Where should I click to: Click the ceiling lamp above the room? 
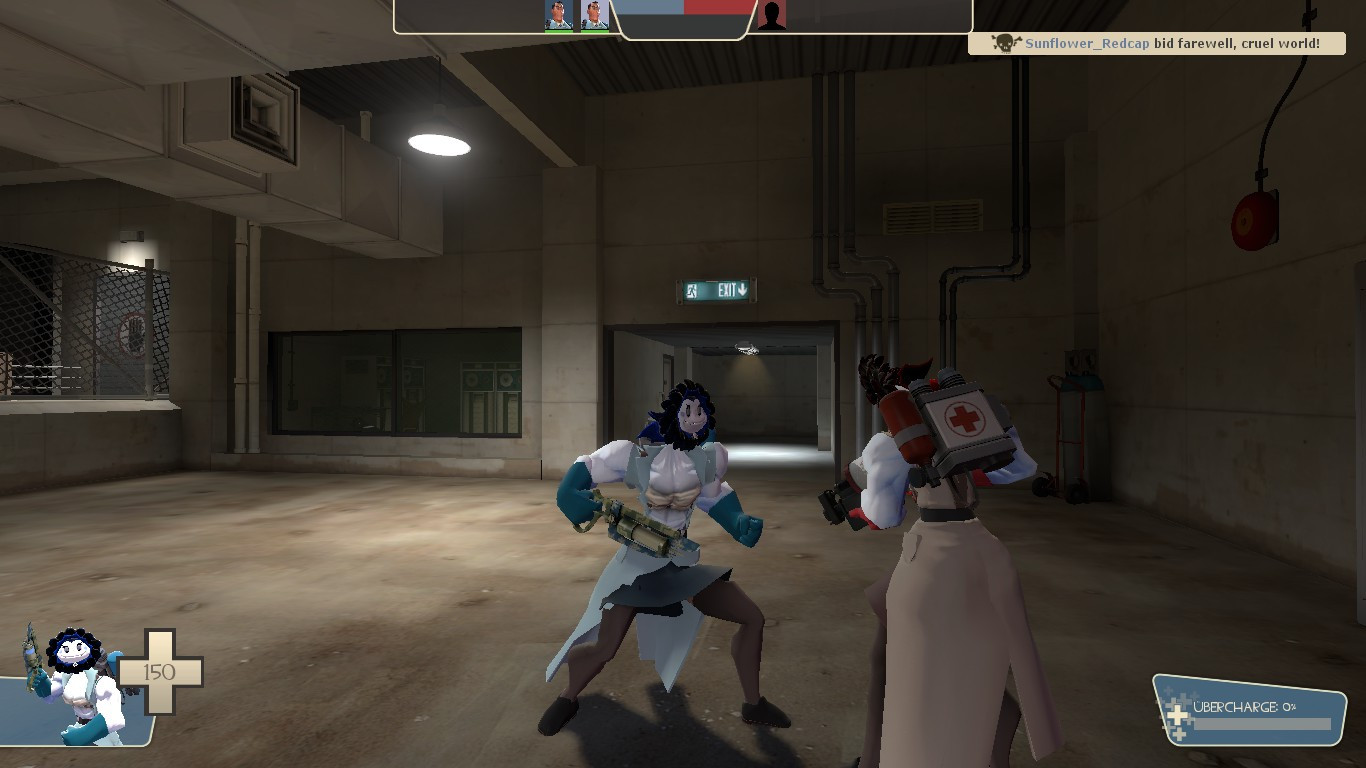(x=440, y=142)
